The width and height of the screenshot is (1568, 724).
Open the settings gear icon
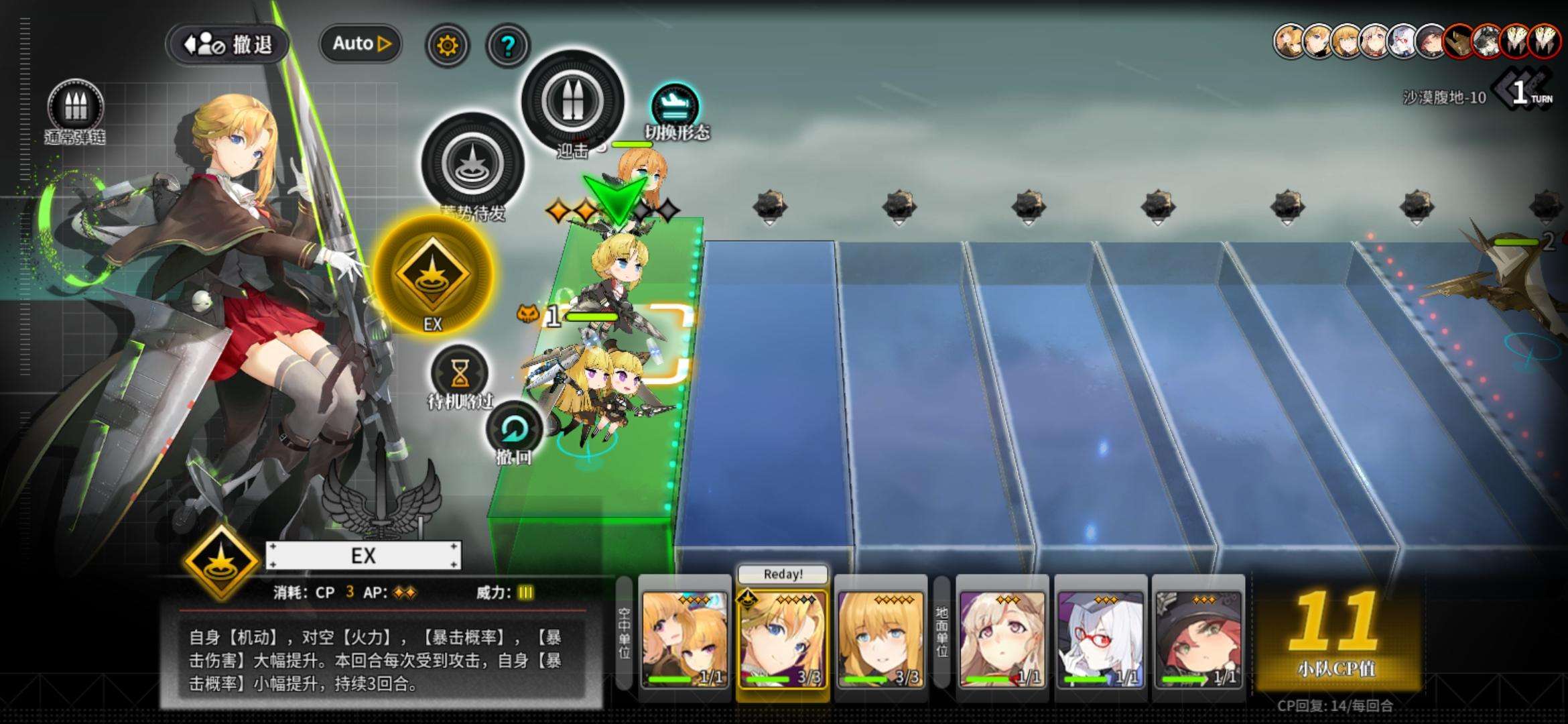pos(447,44)
